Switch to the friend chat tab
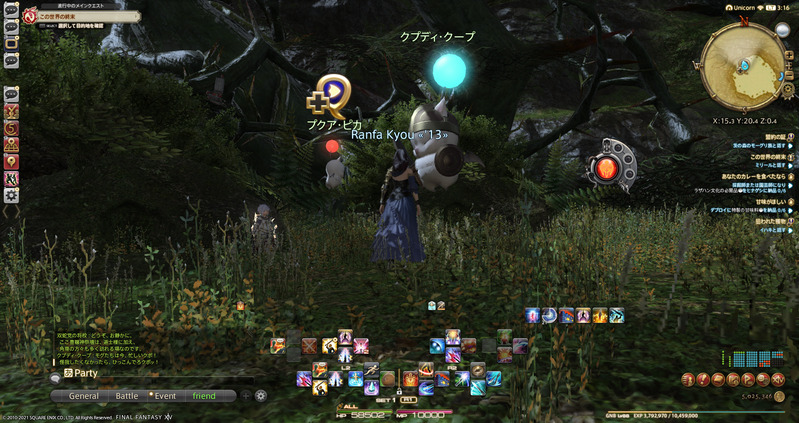Image resolution: width=799 pixels, height=423 pixels. (x=204, y=395)
